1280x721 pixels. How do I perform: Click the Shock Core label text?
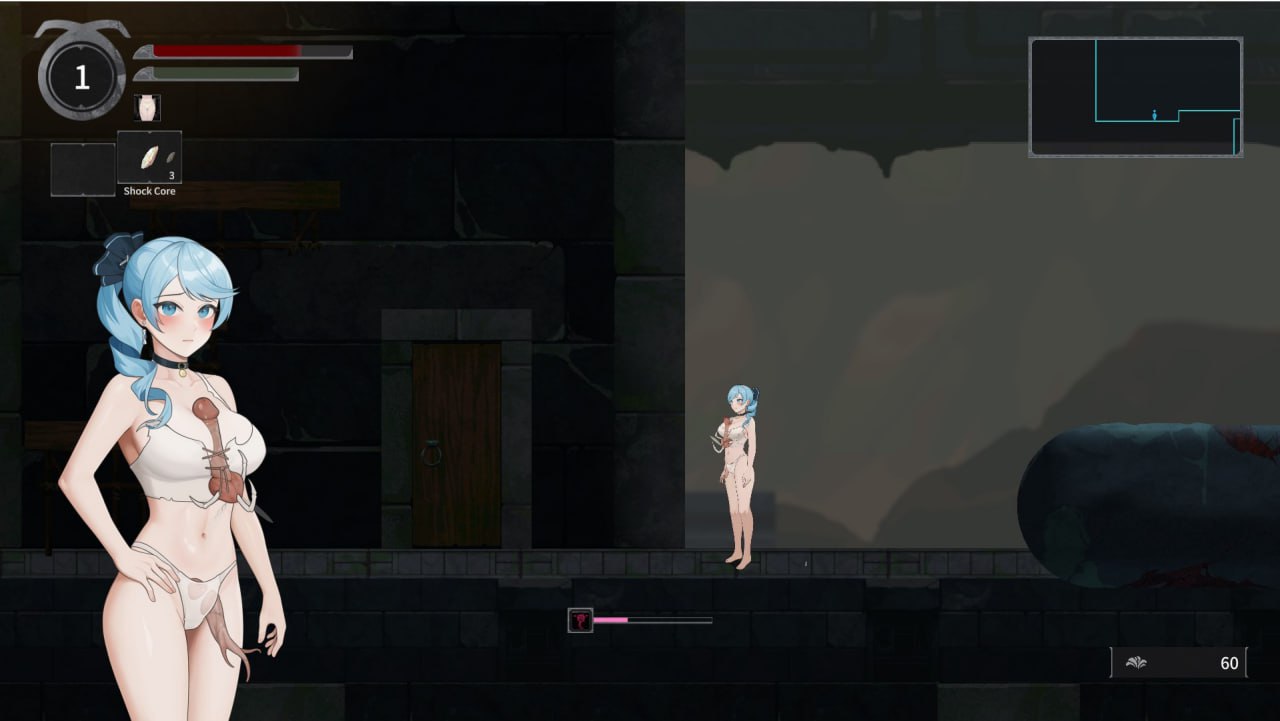pyautogui.click(x=150, y=189)
